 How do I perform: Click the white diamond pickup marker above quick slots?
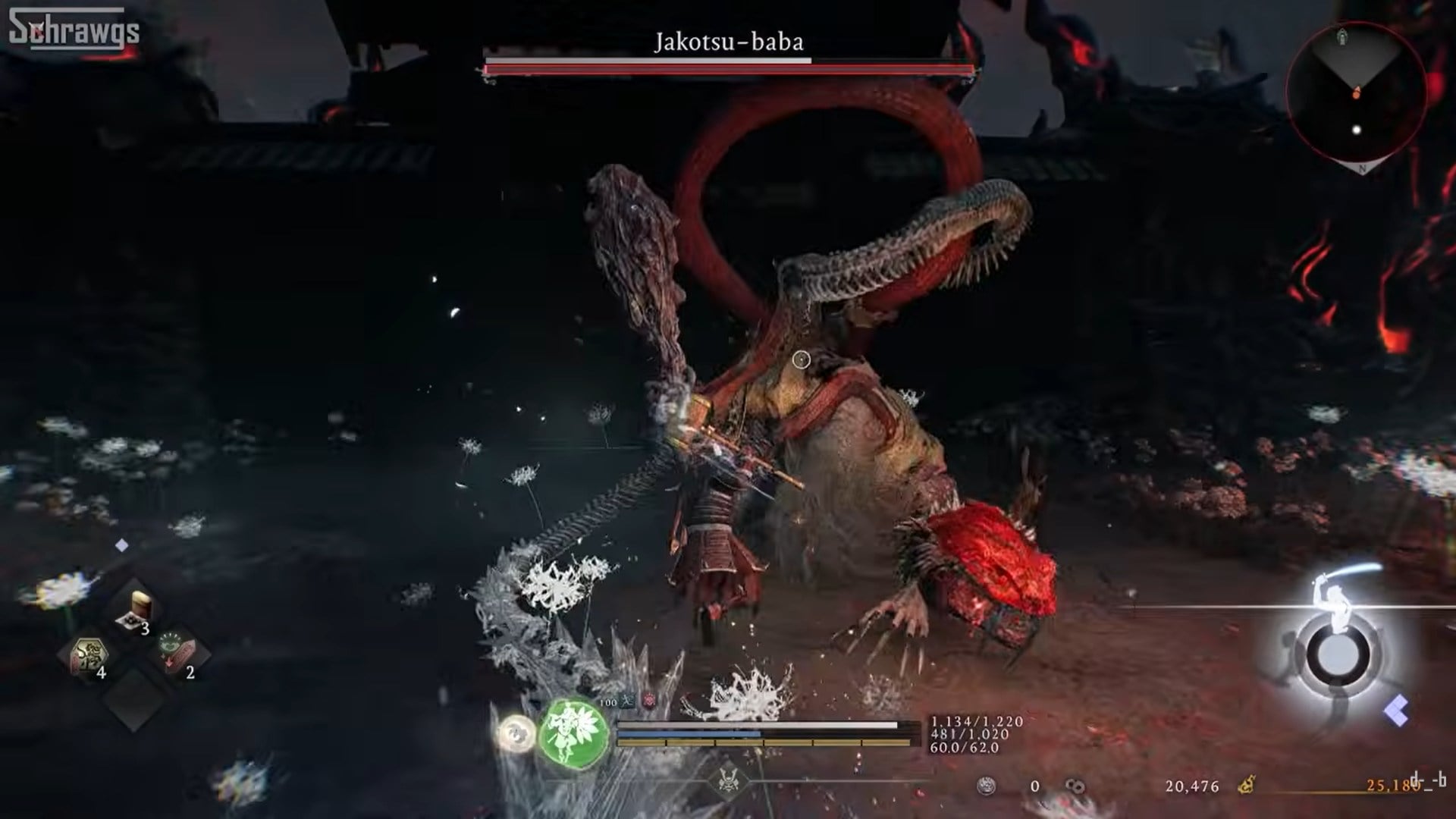click(121, 544)
